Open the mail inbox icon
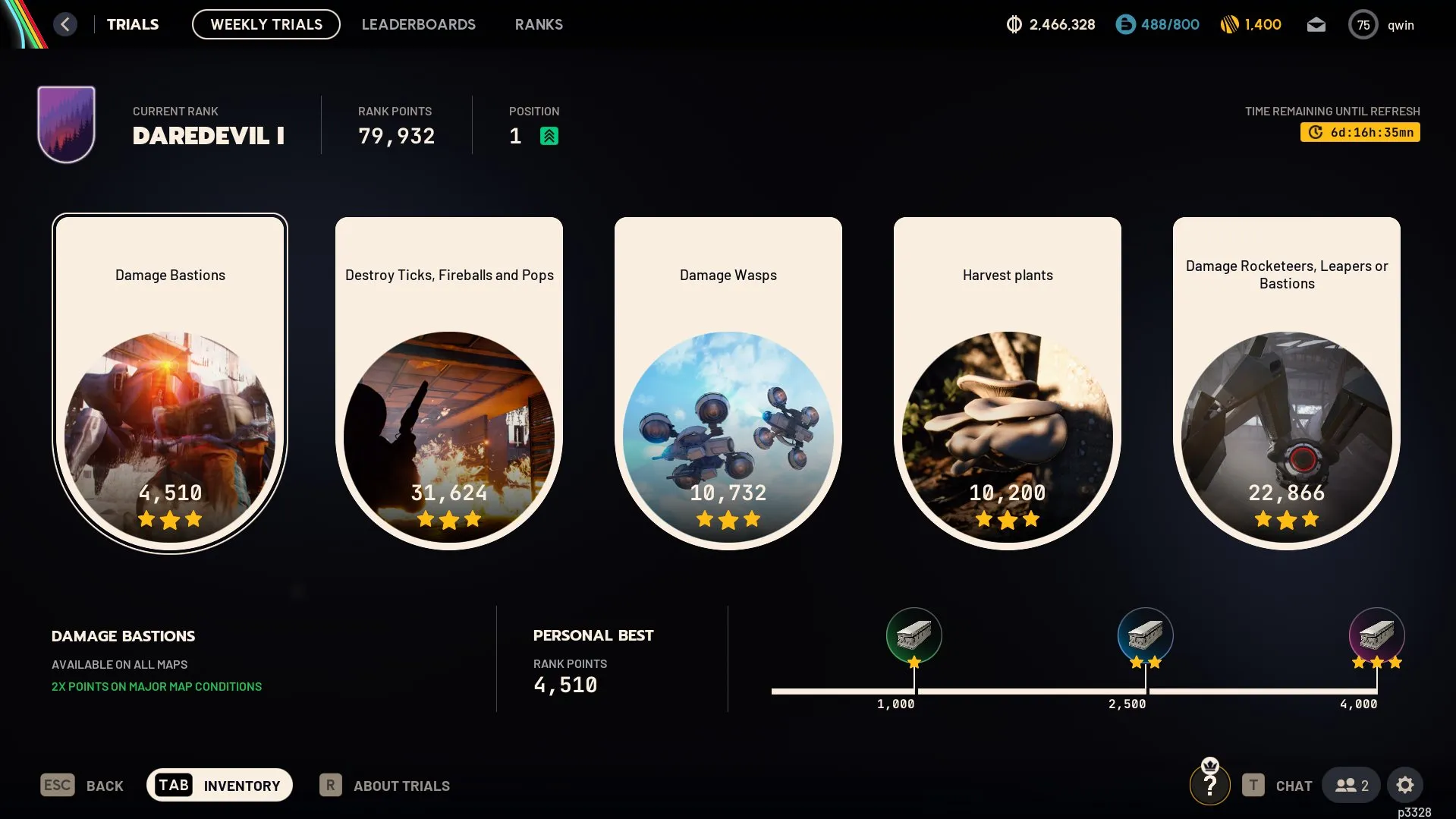Screen dimensions: 1456x819 (1316, 24)
